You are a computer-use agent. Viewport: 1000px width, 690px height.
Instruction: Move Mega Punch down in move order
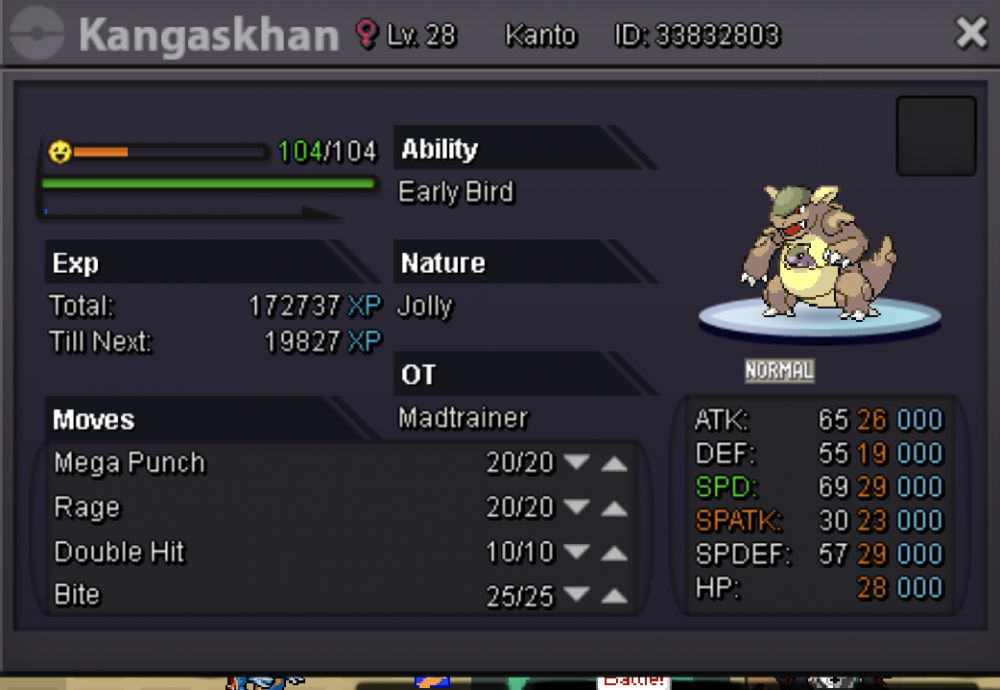click(x=576, y=463)
